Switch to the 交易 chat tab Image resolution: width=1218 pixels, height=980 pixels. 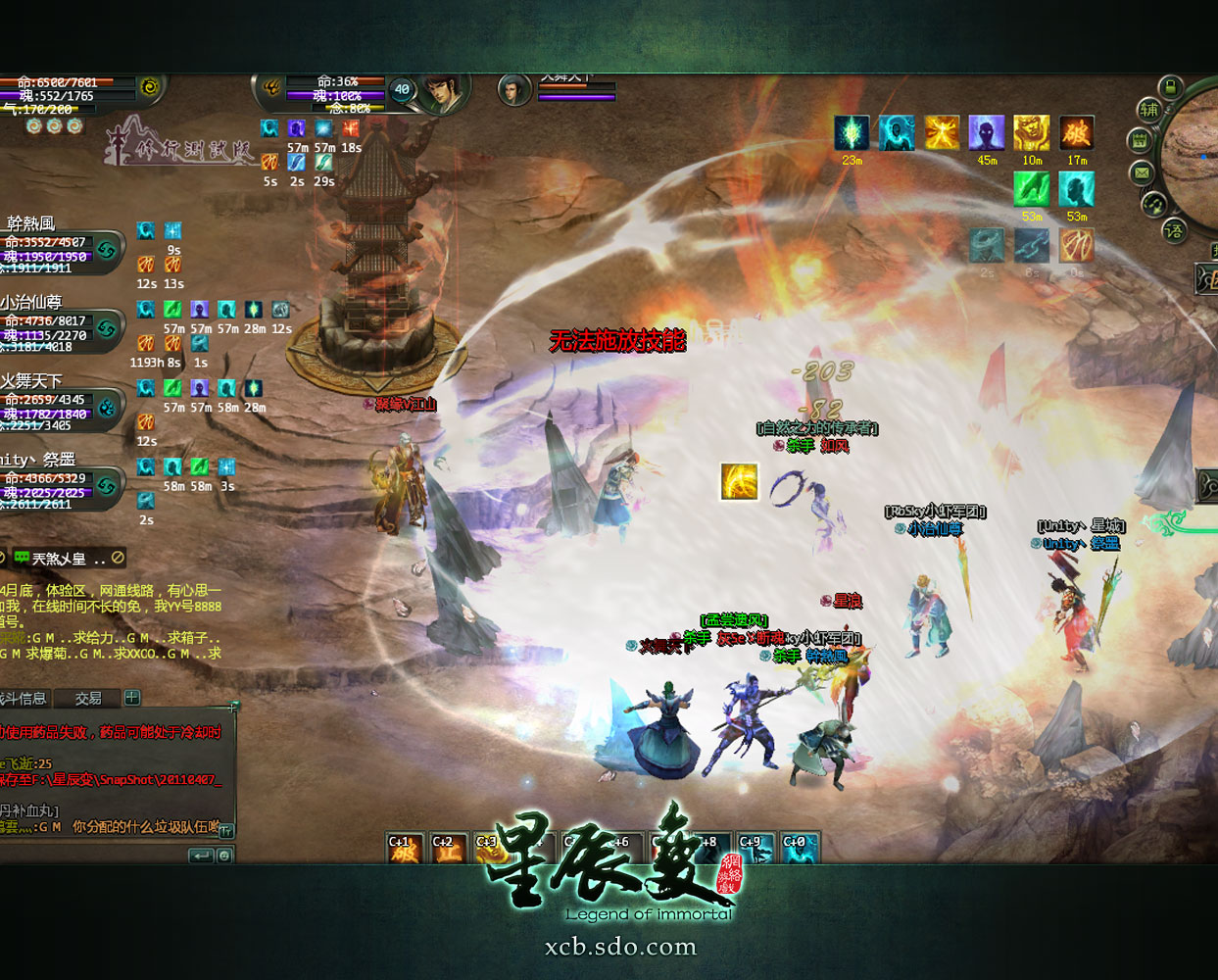[x=88, y=699]
